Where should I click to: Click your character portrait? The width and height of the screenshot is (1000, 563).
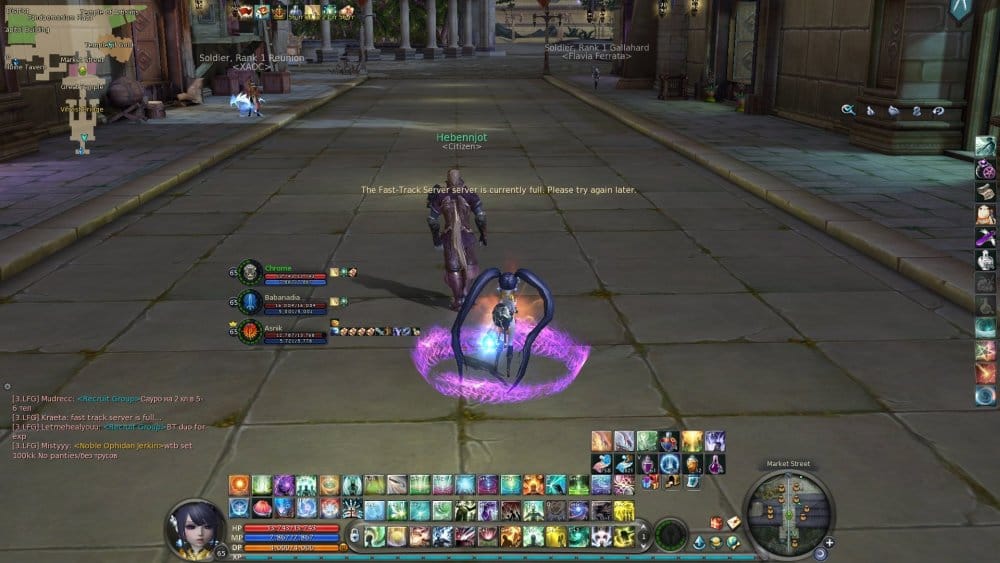194,526
